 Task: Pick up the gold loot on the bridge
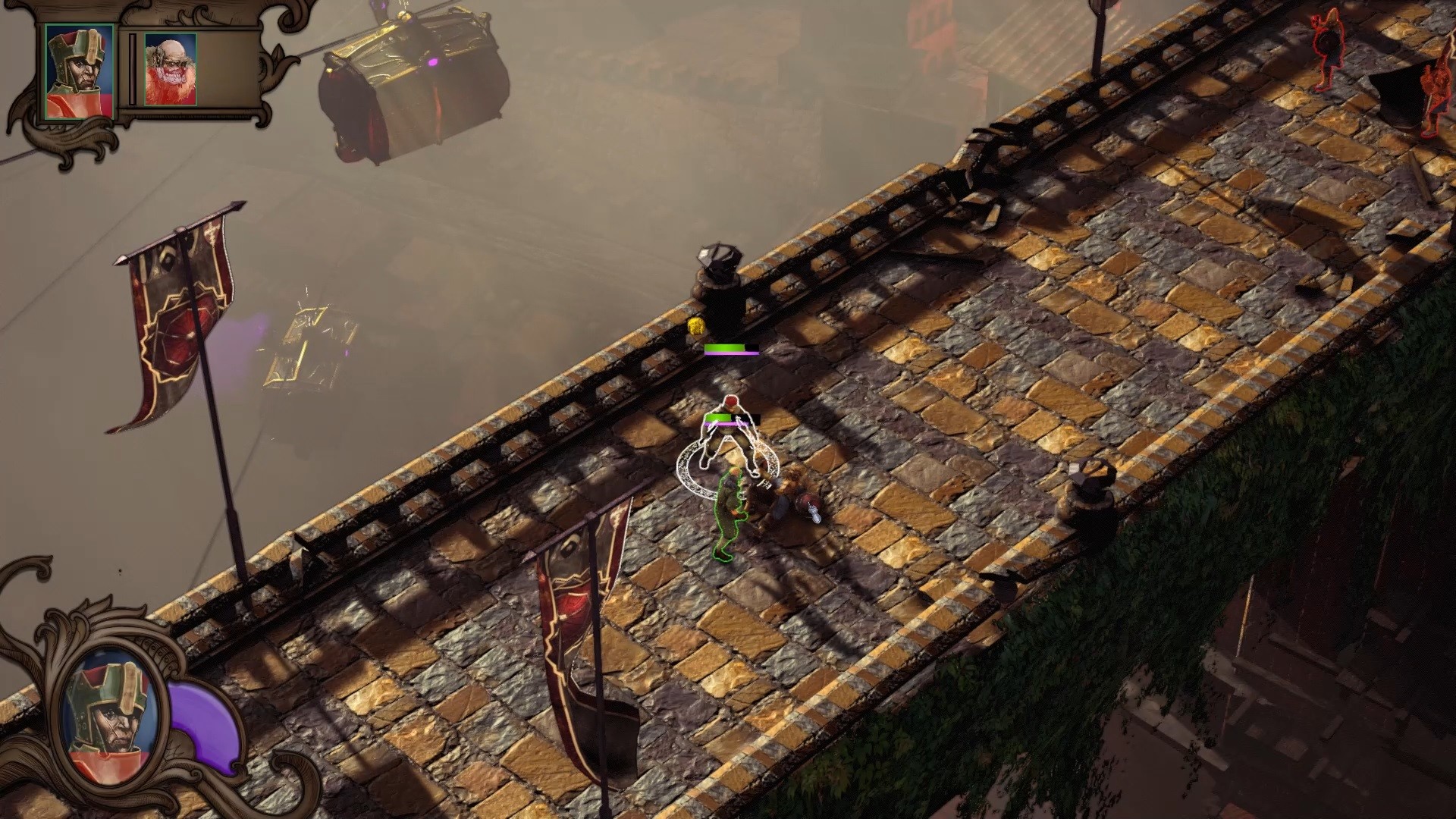[696, 328]
